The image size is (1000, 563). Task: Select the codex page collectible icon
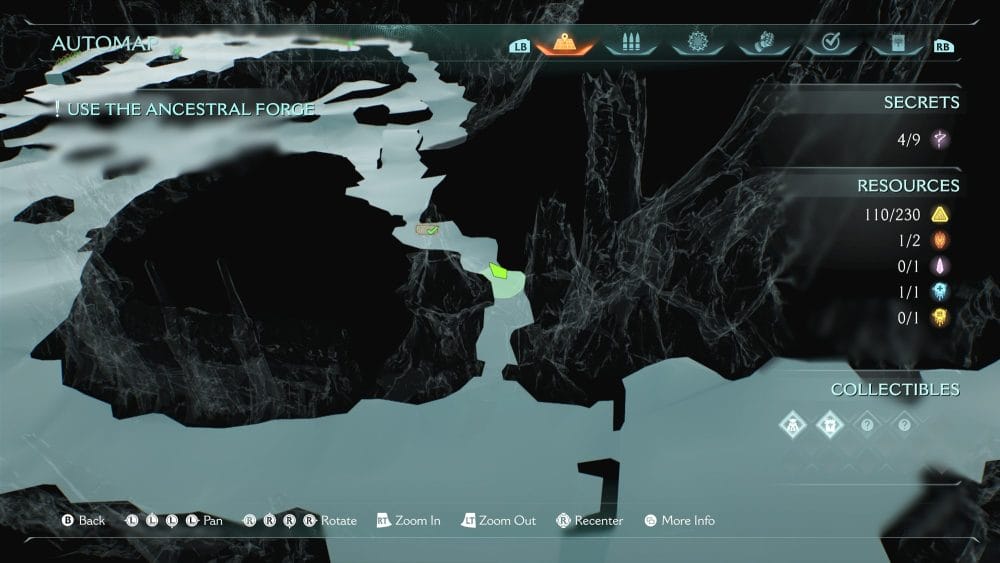[830, 424]
